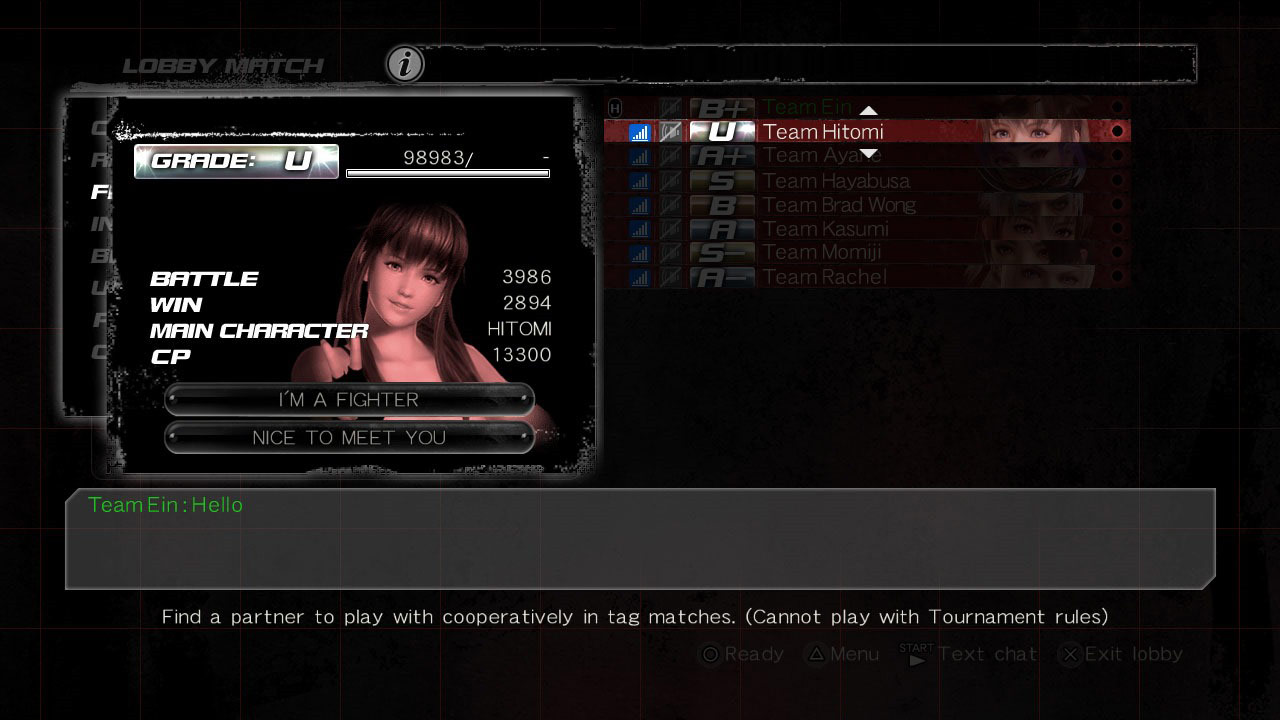Image resolution: width=1280 pixels, height=720 pixels.
Task: Toggle ready status via the Ready circle button
Action: tap(710, 654)
